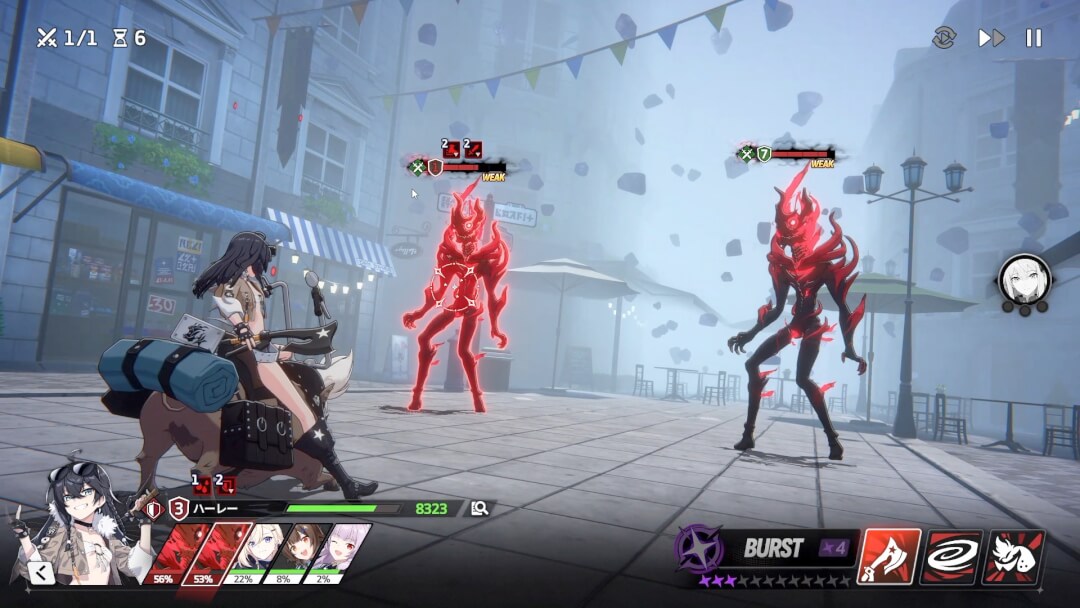
Task: Toggle the fast-forward battle speed
Action: [x=991, y=38]
